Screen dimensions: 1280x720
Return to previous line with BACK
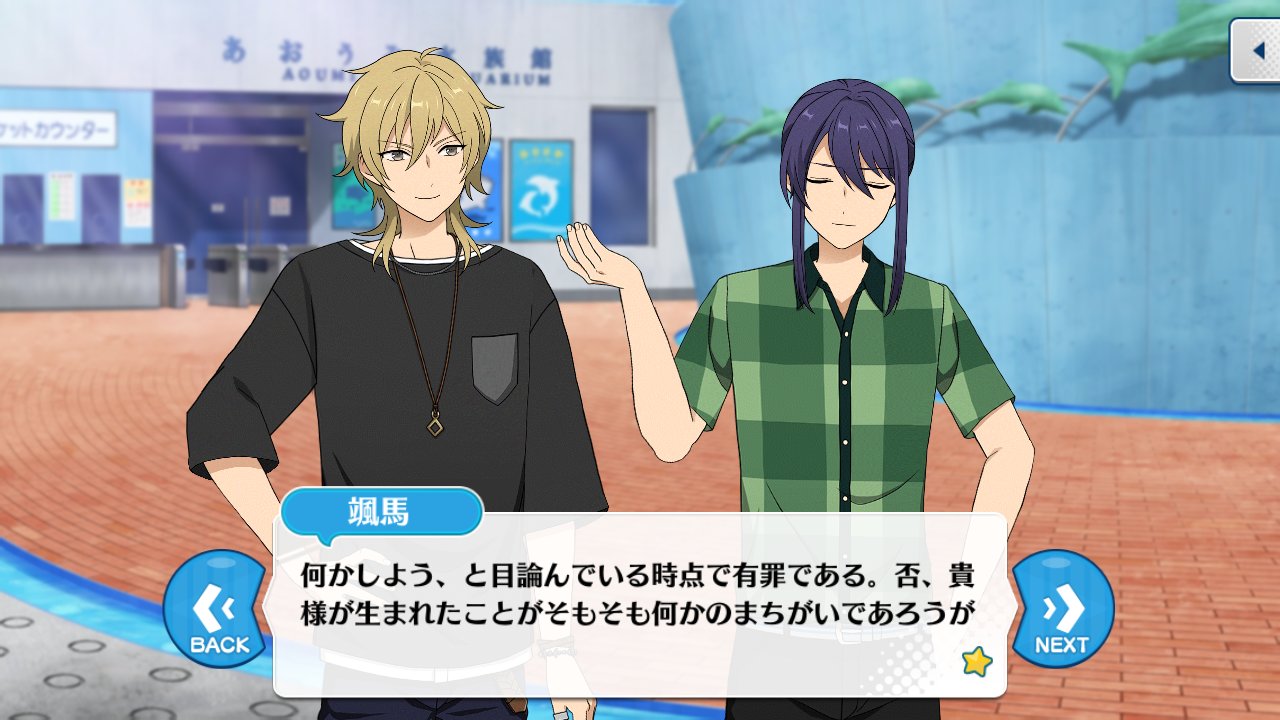point(214,609)
